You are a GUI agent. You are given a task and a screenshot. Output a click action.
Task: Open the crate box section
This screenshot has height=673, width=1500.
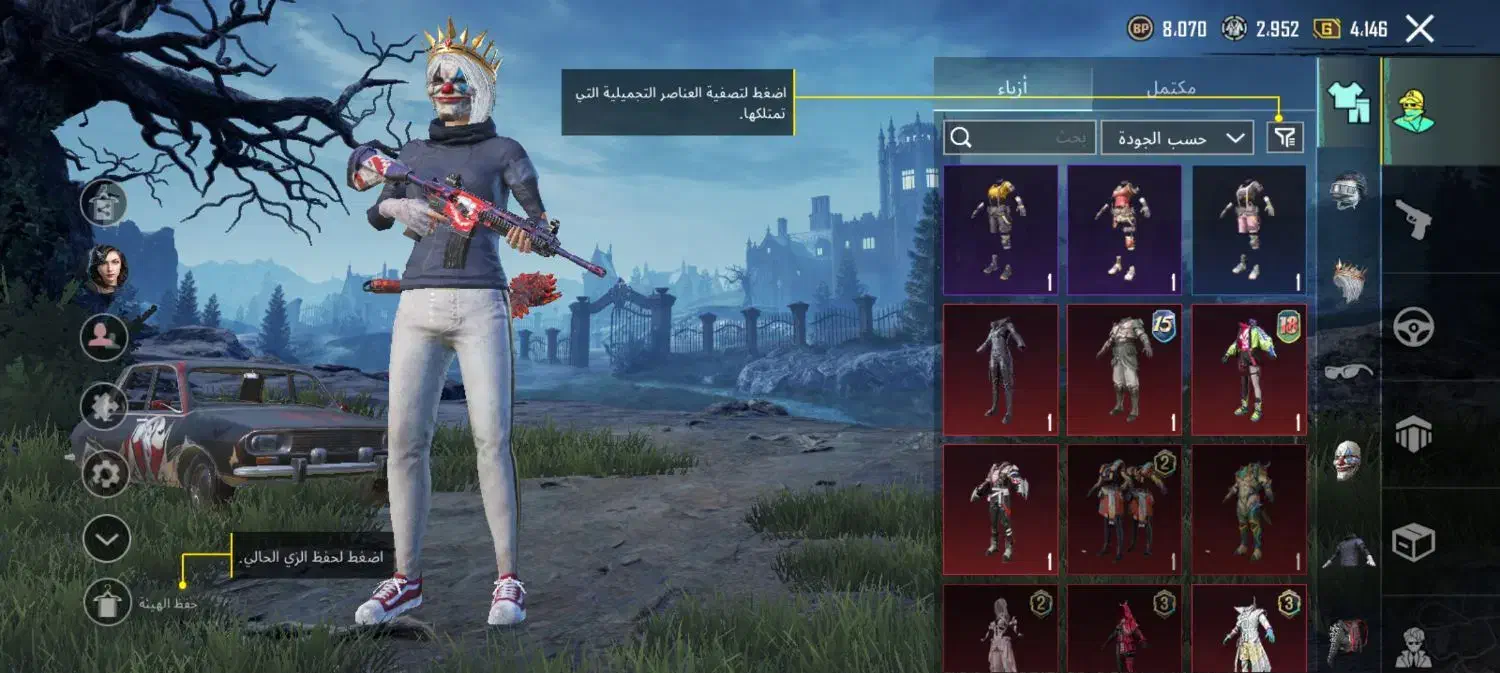(1413, 541)
